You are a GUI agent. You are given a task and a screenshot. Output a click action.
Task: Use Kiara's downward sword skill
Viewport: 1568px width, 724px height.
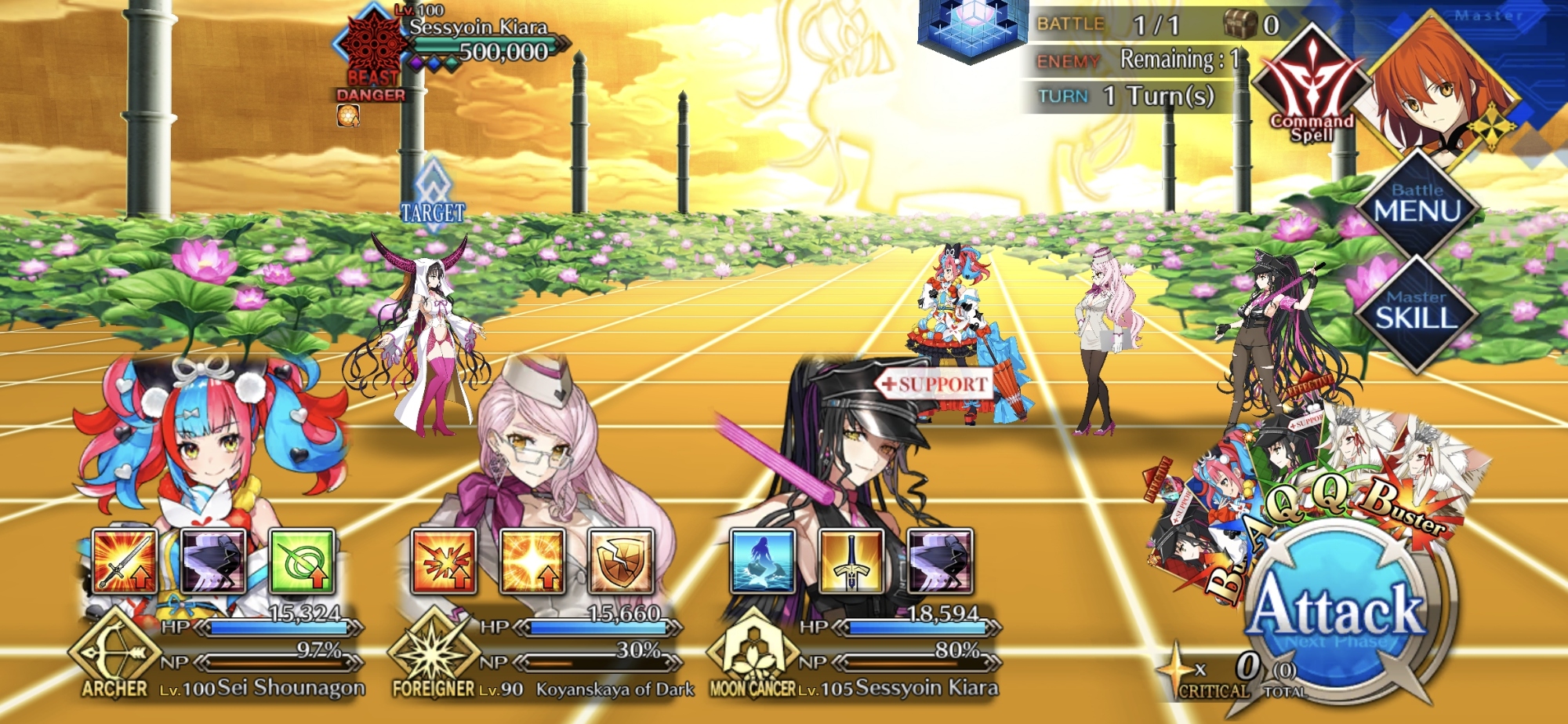coord(851,561)
